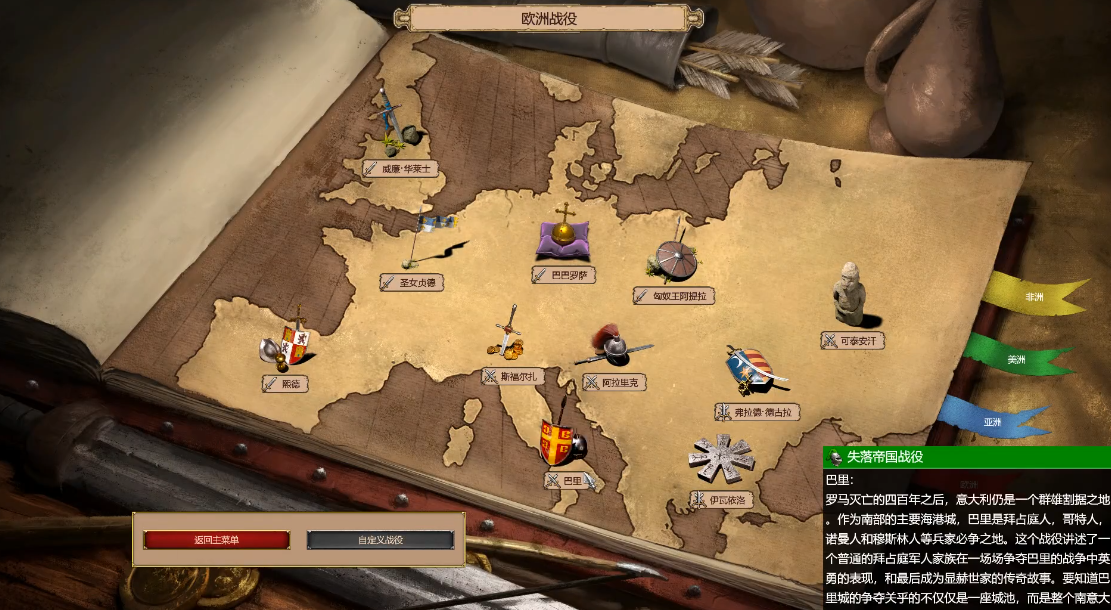
Task: Select the 斯福尔扎 campaign
Action: pyautogui.click(x=512, y=376)
